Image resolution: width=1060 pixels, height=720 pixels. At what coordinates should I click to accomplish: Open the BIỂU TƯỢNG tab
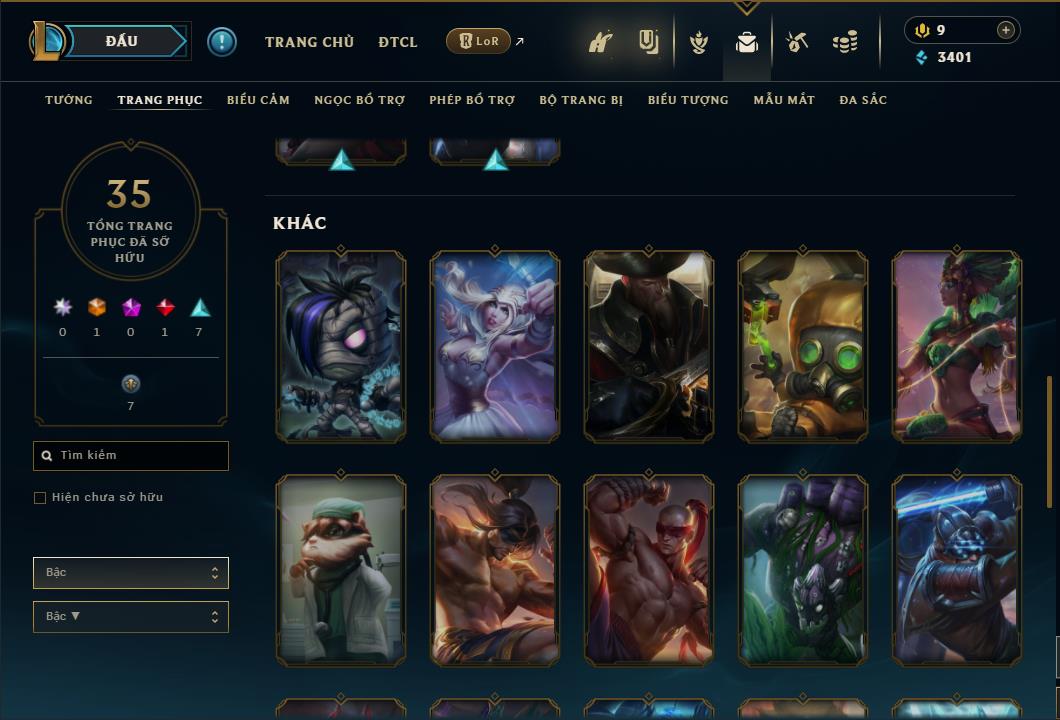click(x=688, y=100)
